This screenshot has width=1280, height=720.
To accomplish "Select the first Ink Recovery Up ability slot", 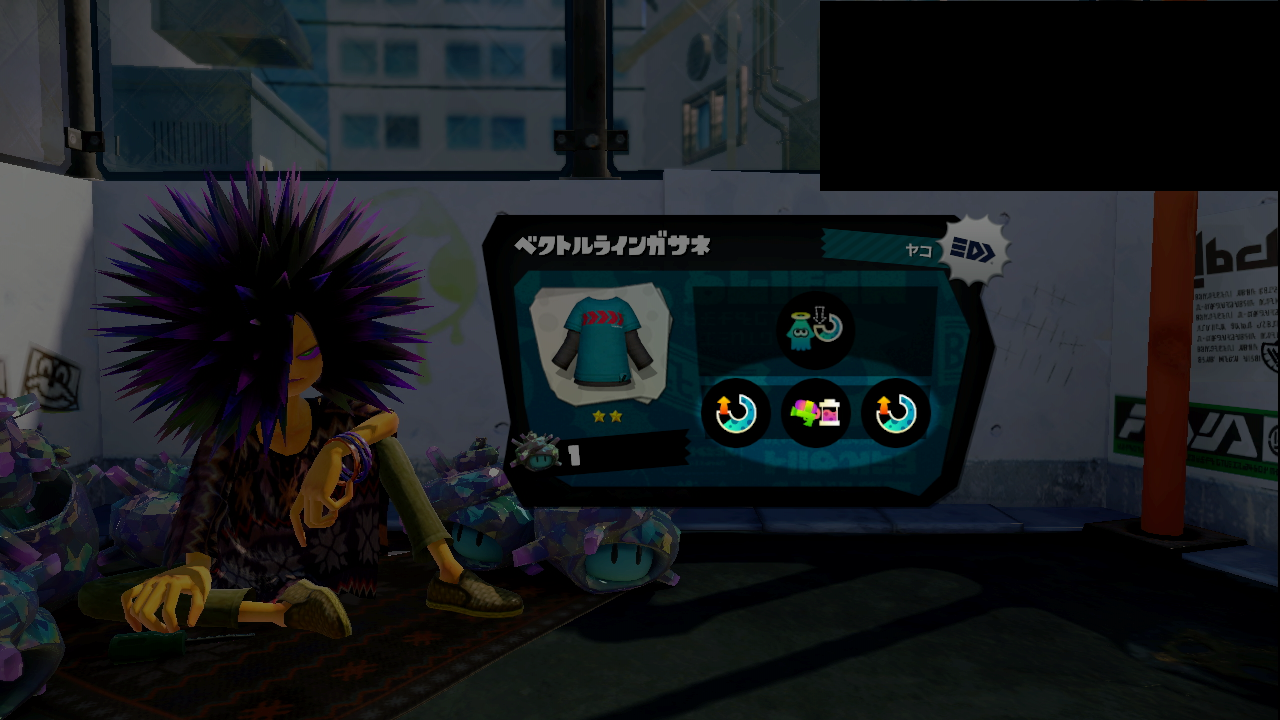I will pos(736,414).
